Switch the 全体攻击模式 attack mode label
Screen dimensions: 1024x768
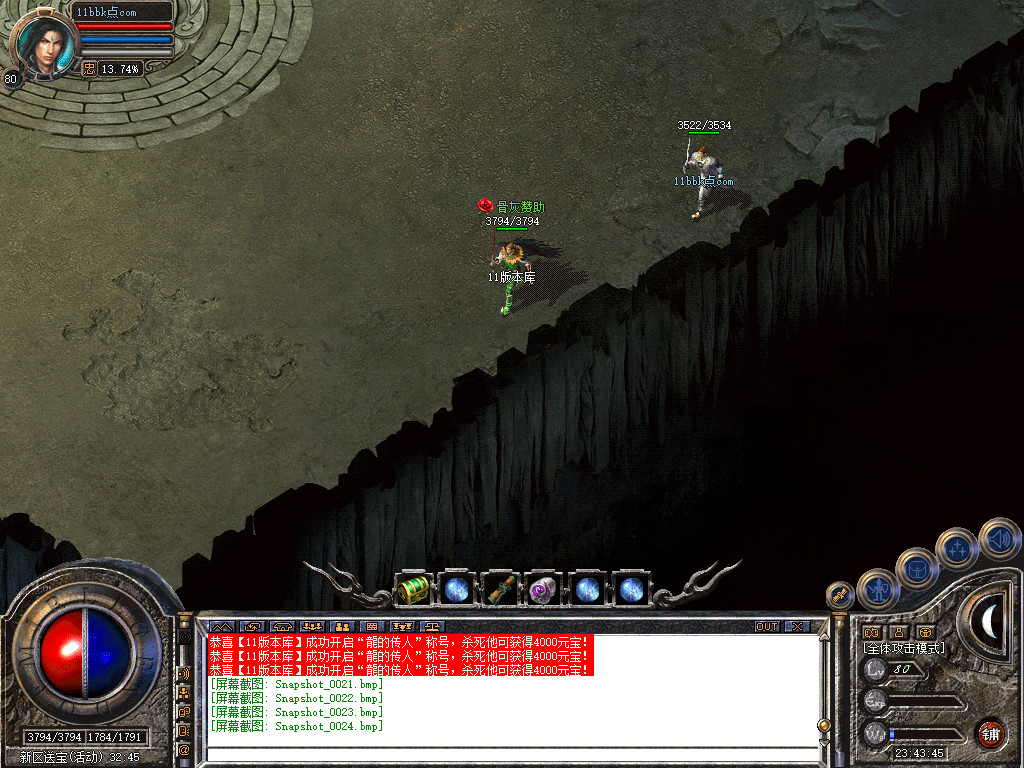[903, 648]
